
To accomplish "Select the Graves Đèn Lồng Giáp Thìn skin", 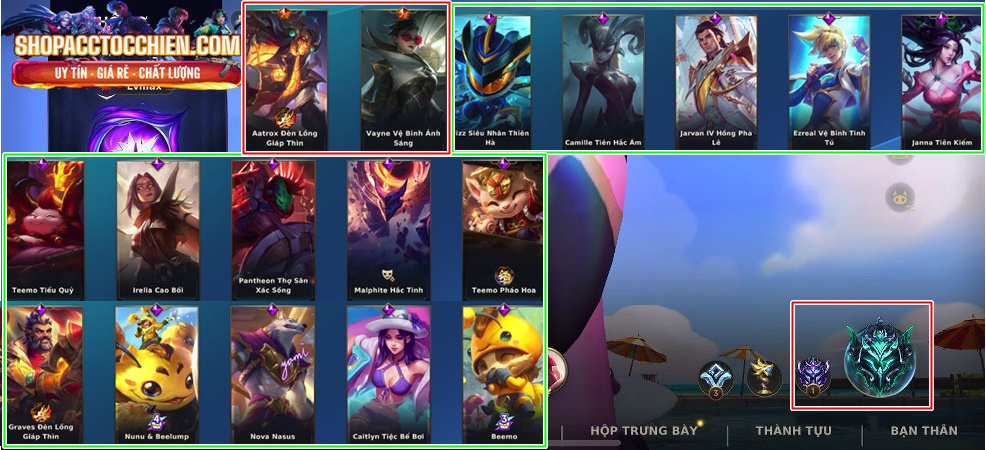I will coord(44,375).
